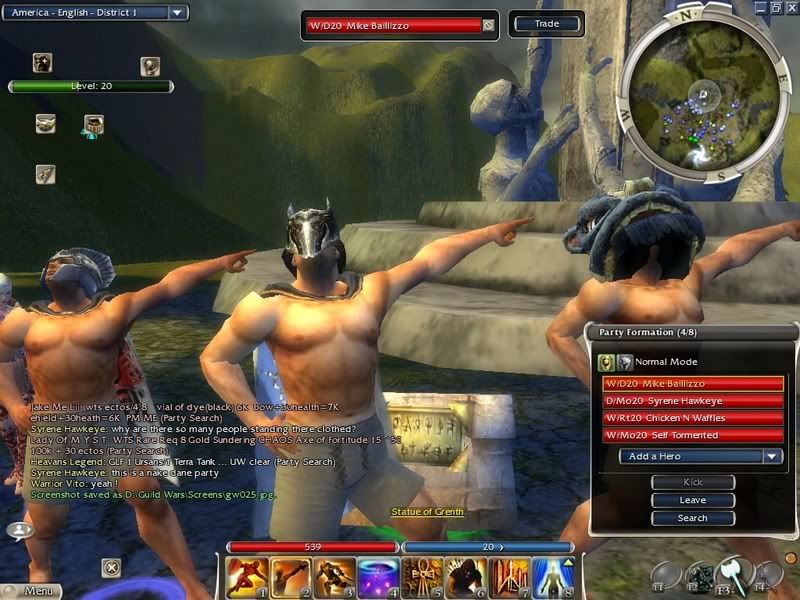800x600 pixels.
Task: Click the Mike Baillizzo target bar
Action: point(398,25)
